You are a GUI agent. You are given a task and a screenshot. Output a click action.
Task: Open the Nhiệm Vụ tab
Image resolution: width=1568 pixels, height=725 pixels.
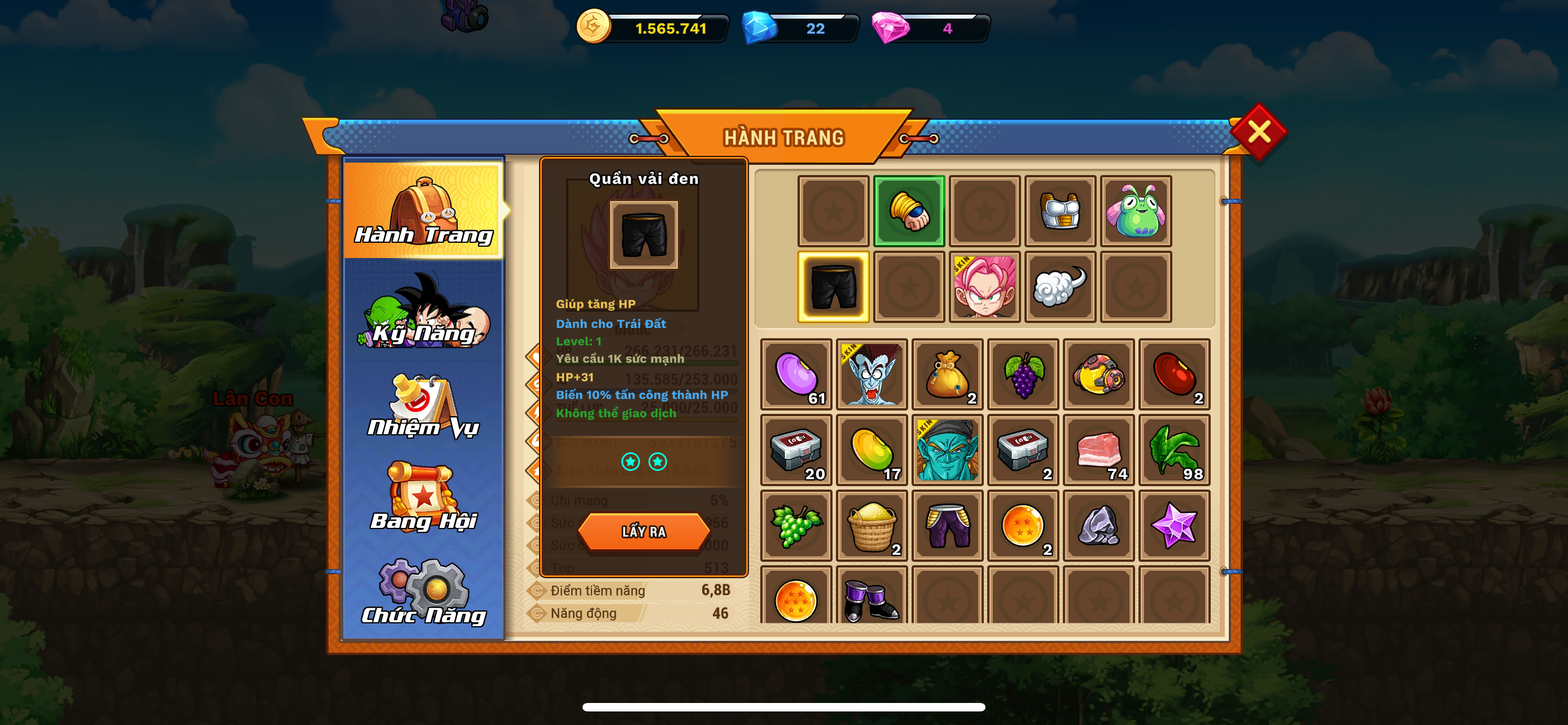(424, 407)
